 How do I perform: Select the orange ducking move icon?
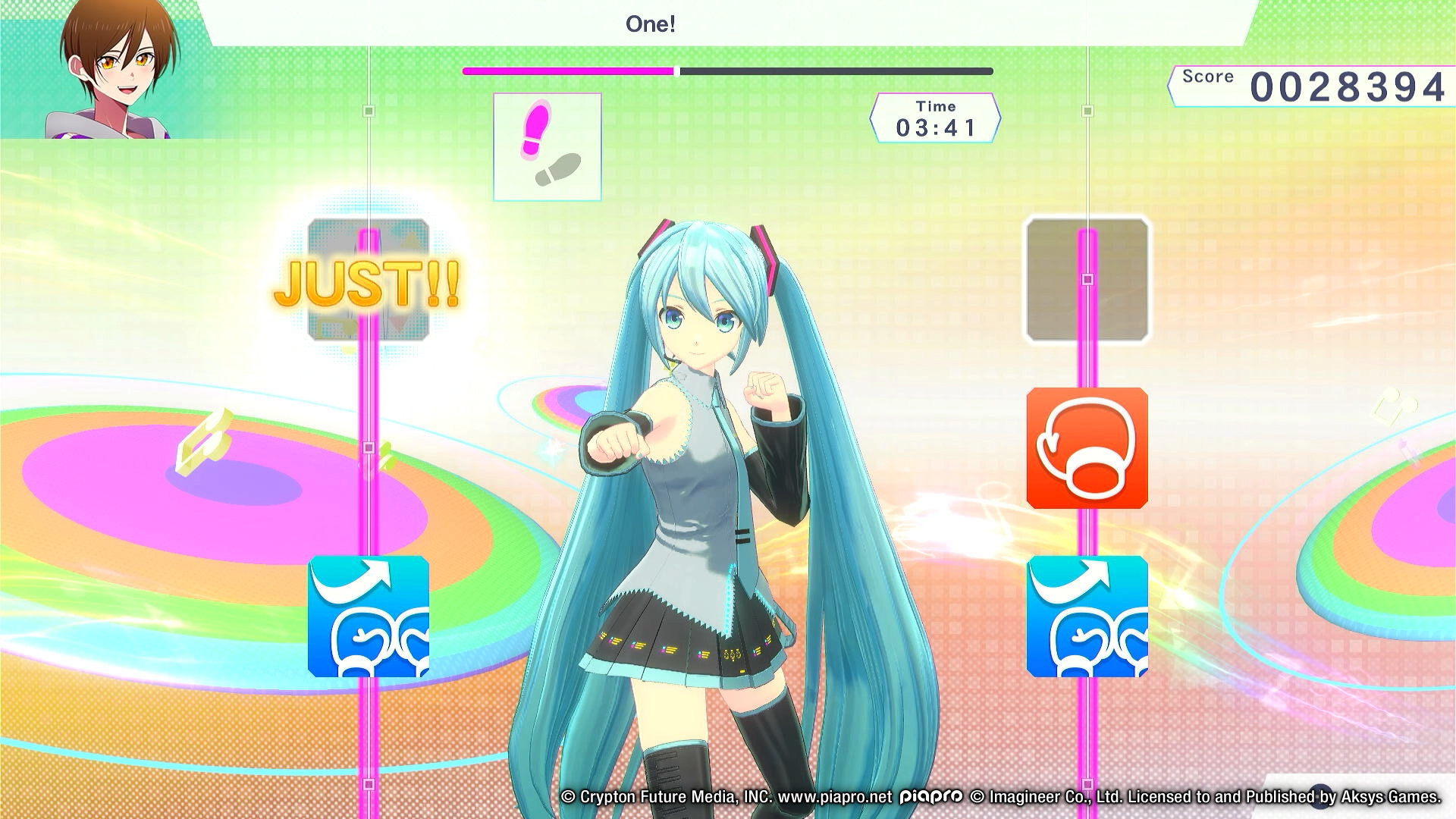tap(1087, 449)
